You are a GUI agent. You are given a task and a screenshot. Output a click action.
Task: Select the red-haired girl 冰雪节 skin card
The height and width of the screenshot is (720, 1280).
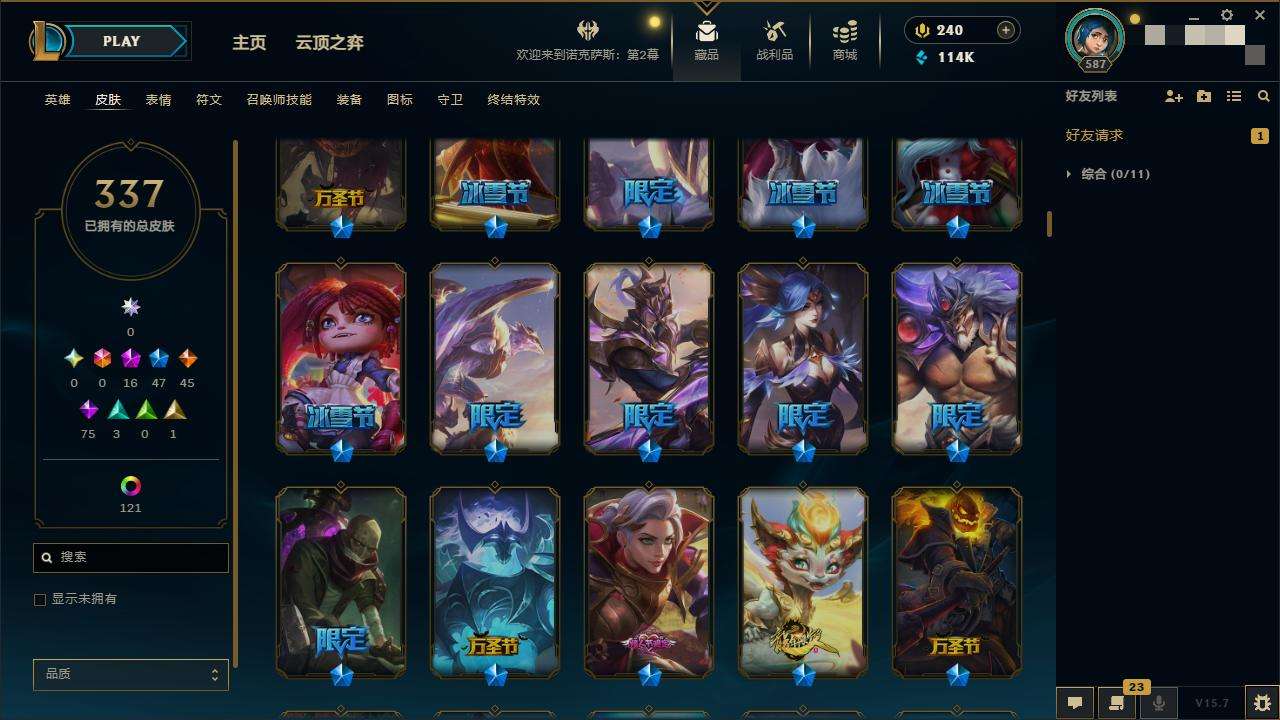(341, 357)
